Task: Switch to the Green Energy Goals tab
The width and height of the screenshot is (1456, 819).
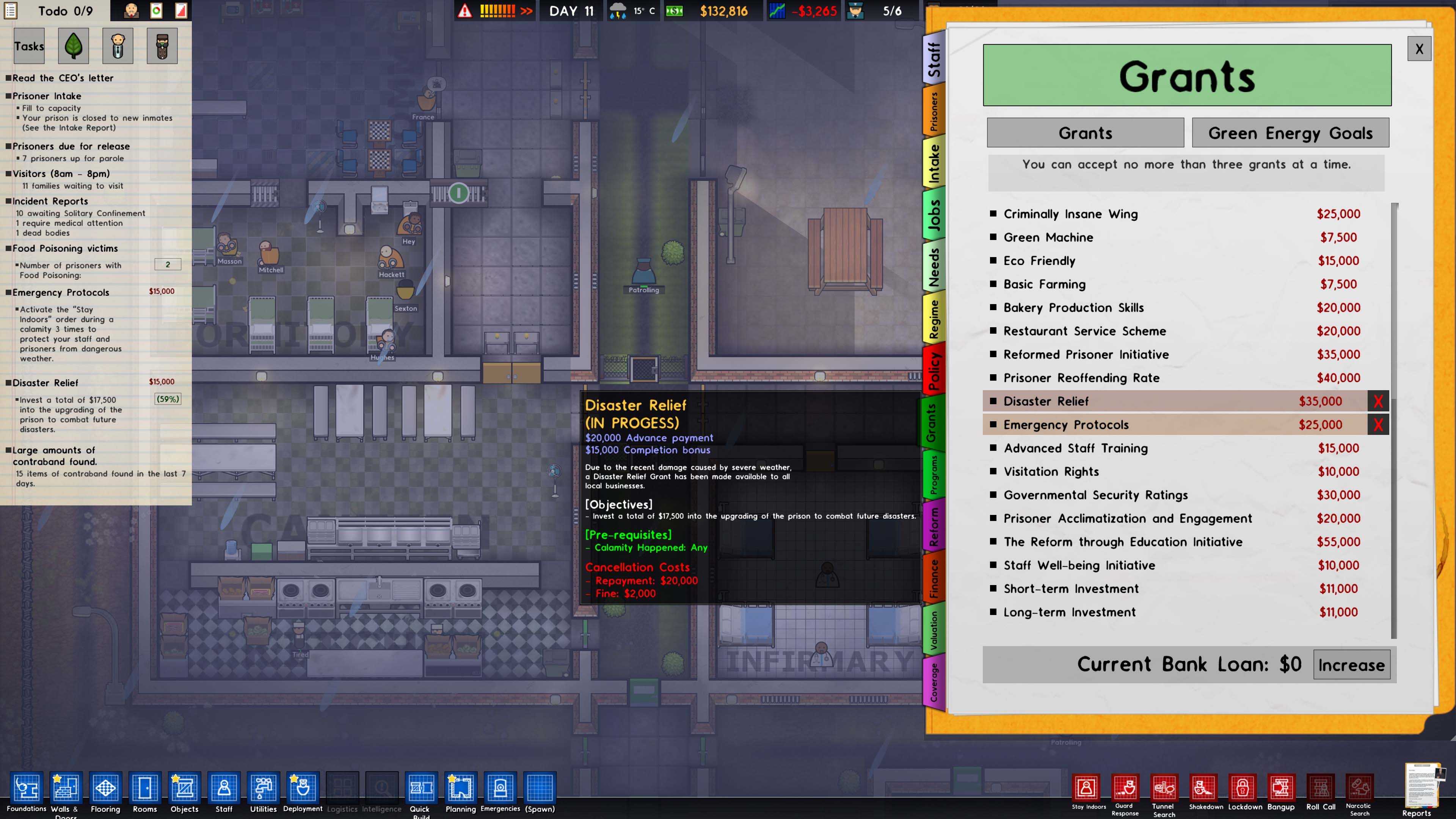Action: (1290, 133)
